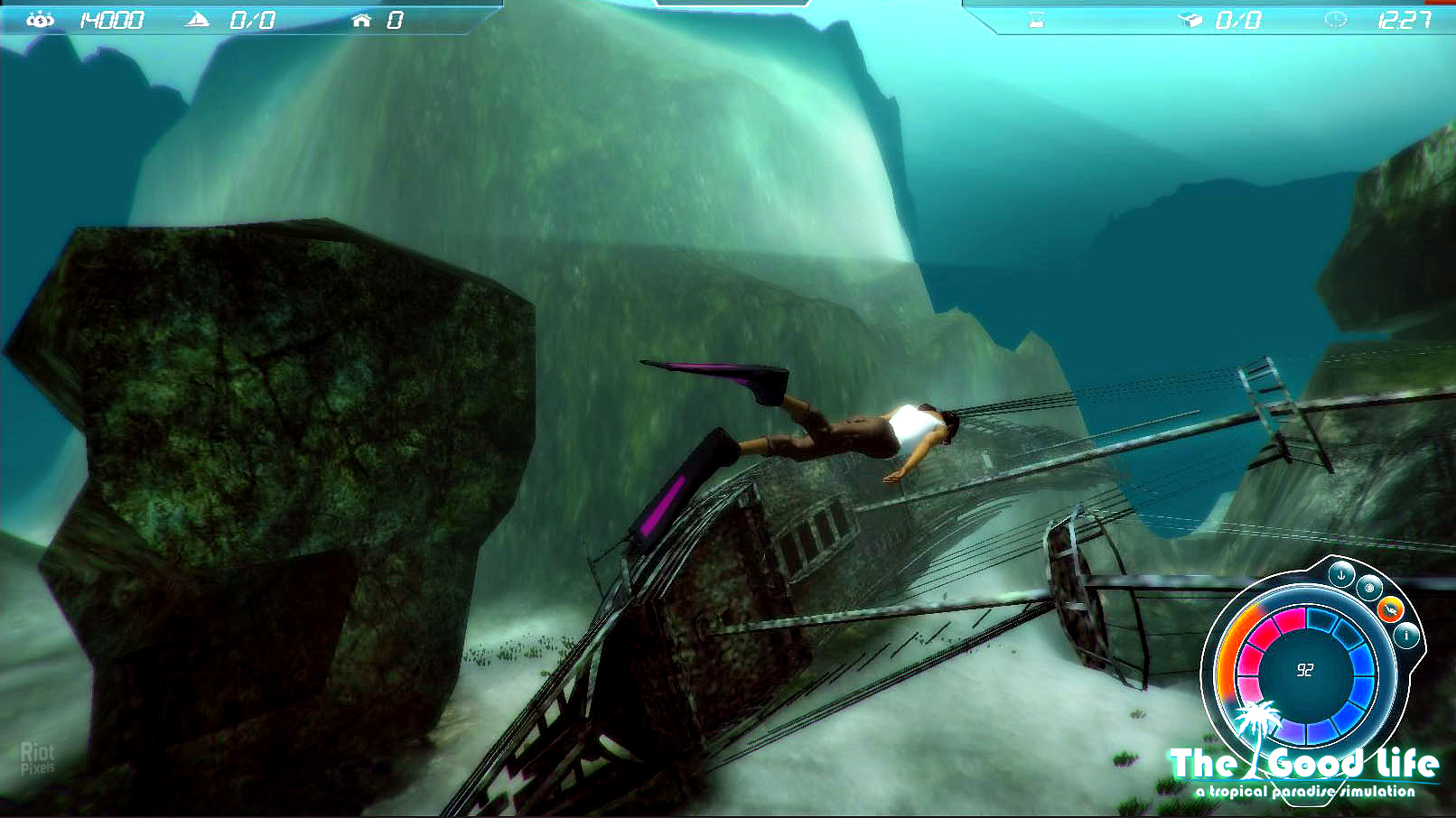The height and width of the screenshot is (818, 1456).
Task: Select the round wheel icon button
Action: click(x=1369, y=588)
